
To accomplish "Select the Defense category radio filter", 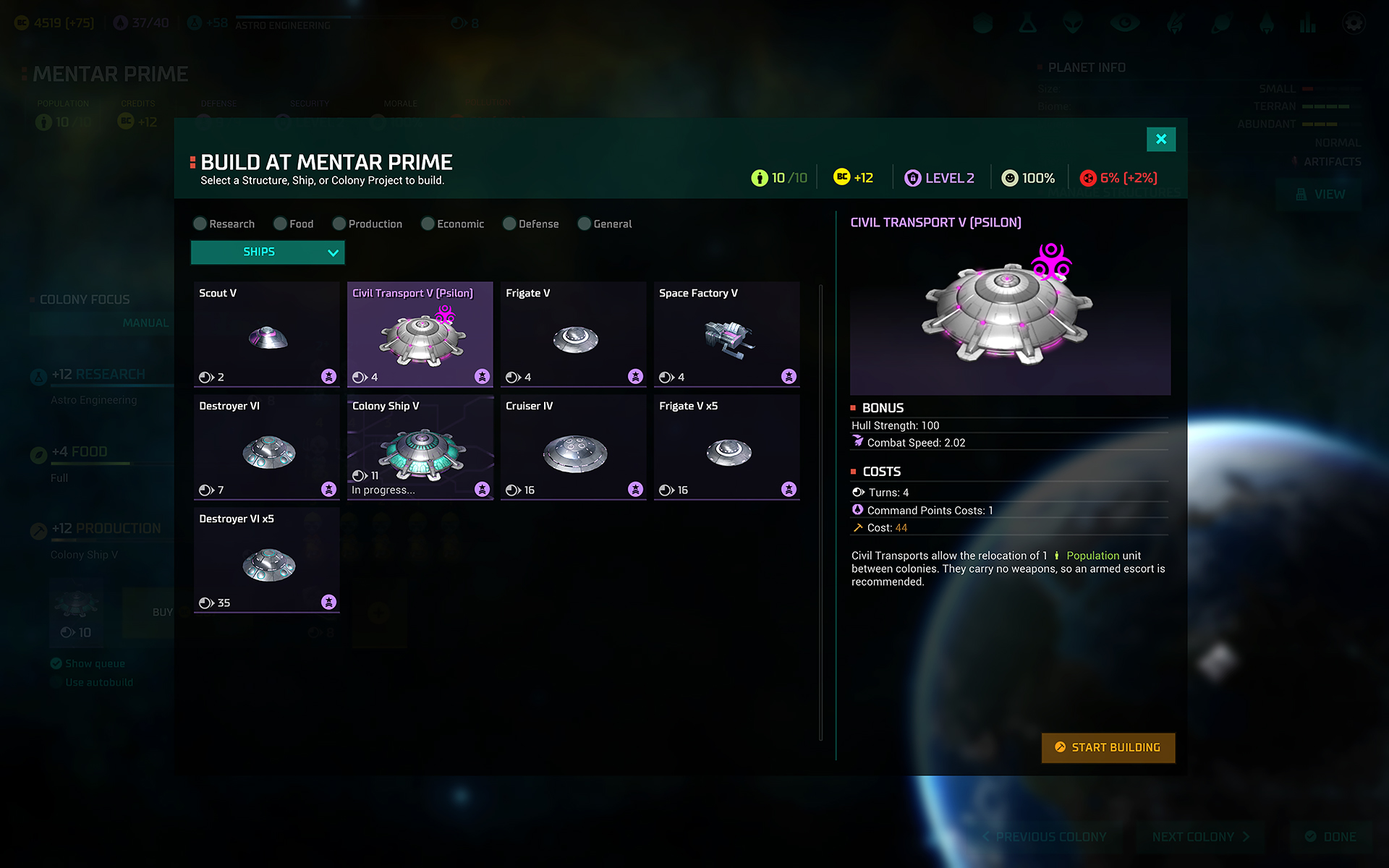I will click(x=509, y=224).
